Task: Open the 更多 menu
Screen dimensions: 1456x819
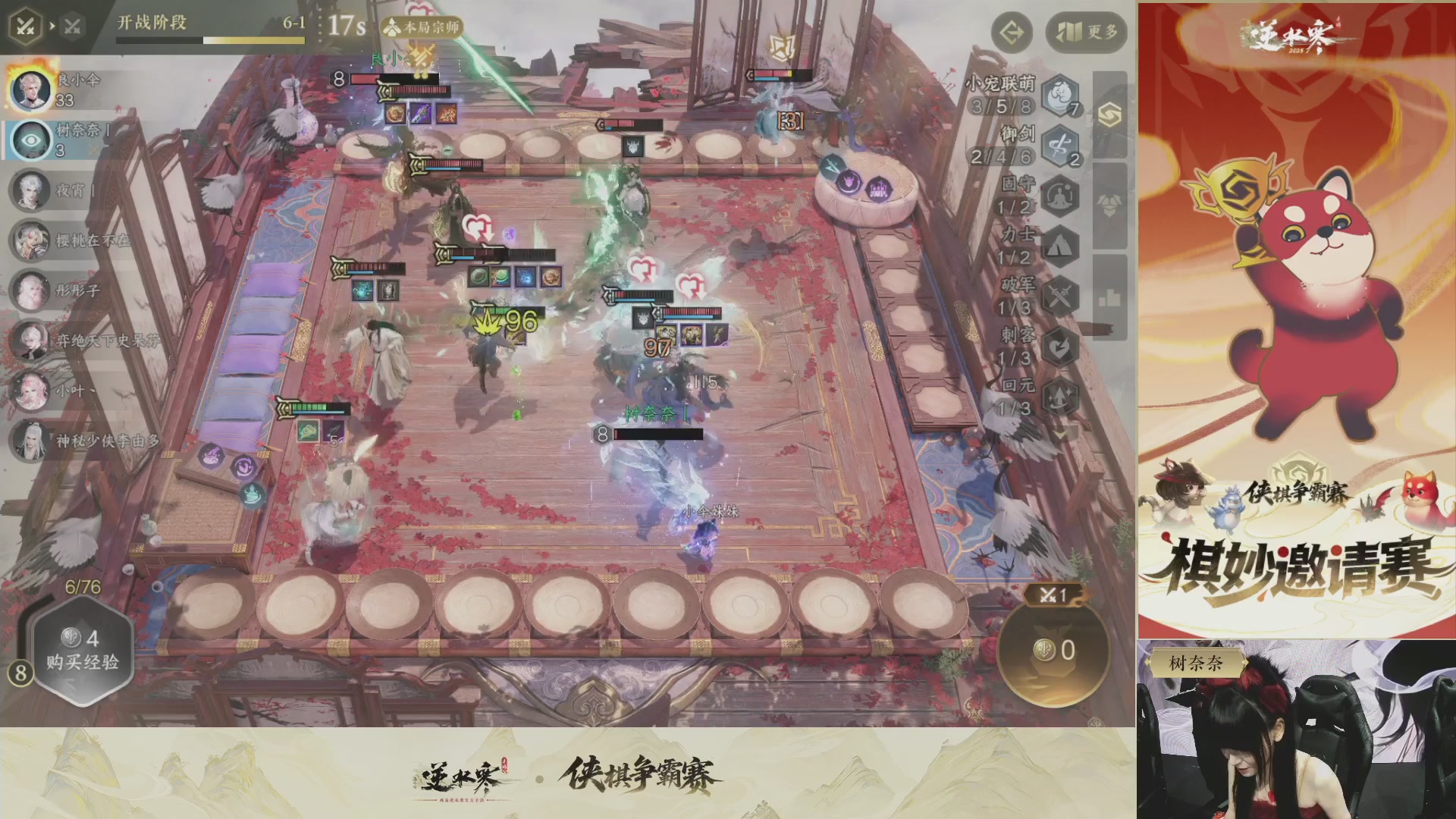Action: click(1084, 33)
